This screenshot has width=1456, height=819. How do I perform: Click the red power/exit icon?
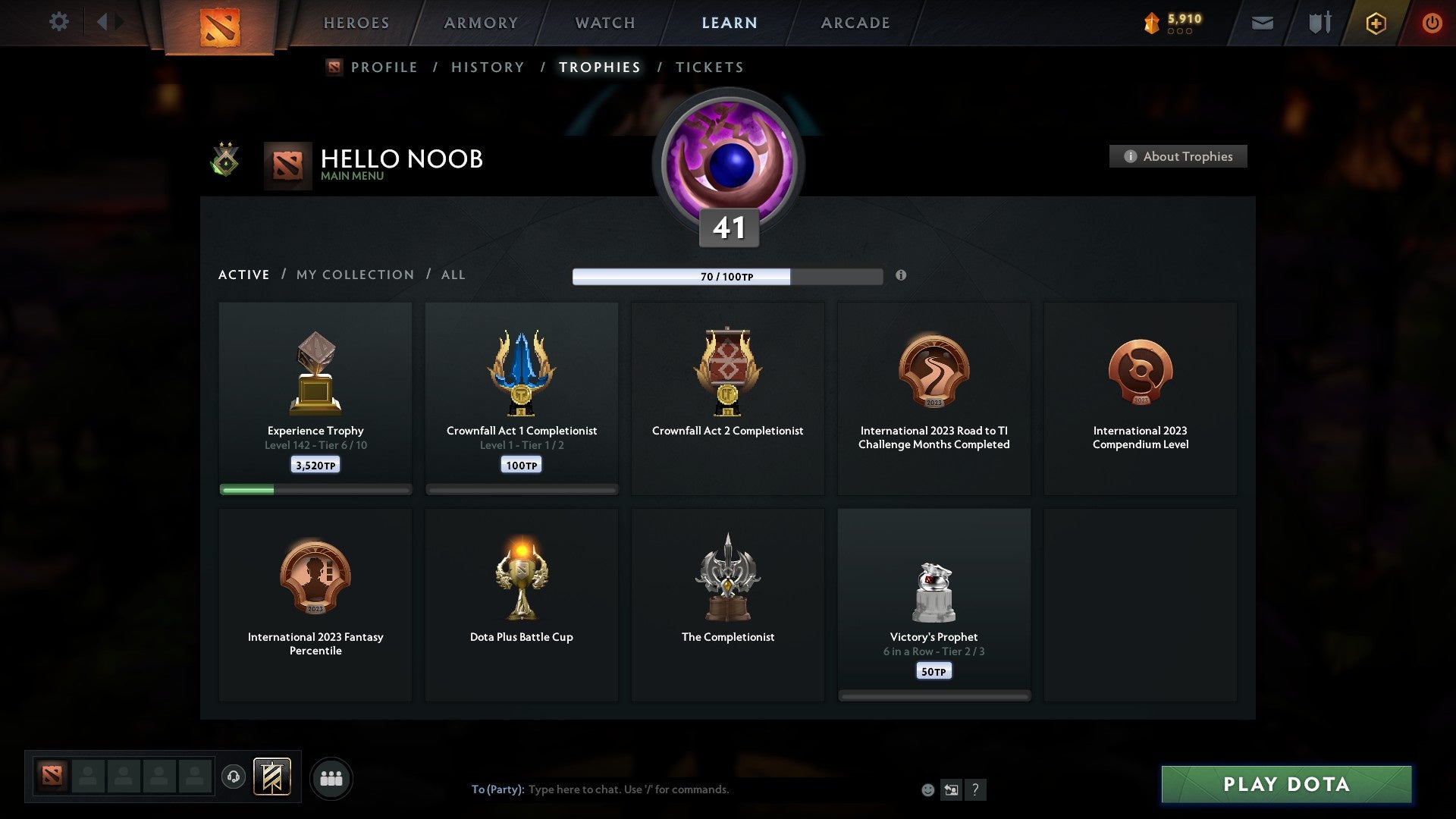coord(1432,23)
